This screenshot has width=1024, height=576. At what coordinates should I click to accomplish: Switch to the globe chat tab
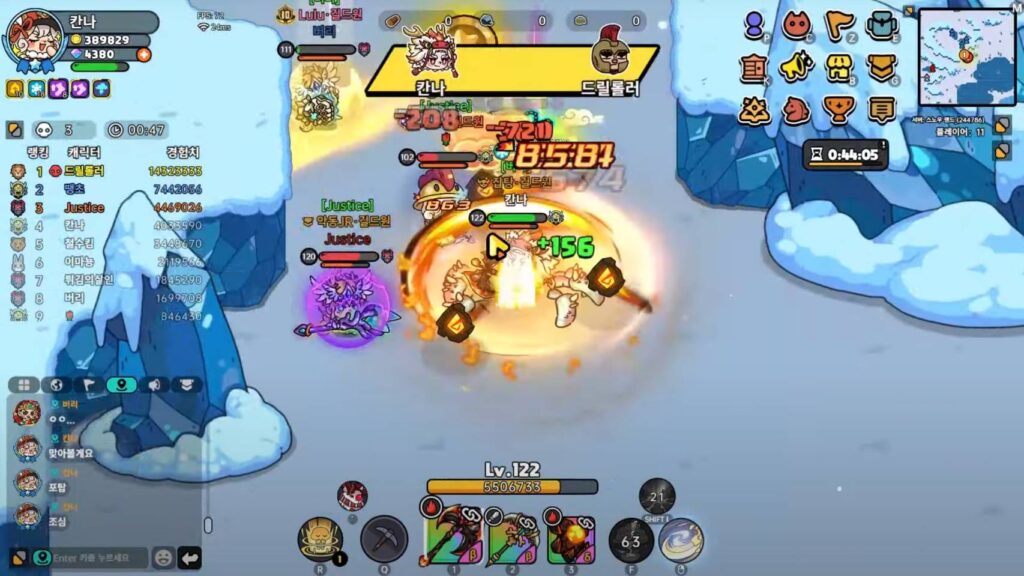56,385
